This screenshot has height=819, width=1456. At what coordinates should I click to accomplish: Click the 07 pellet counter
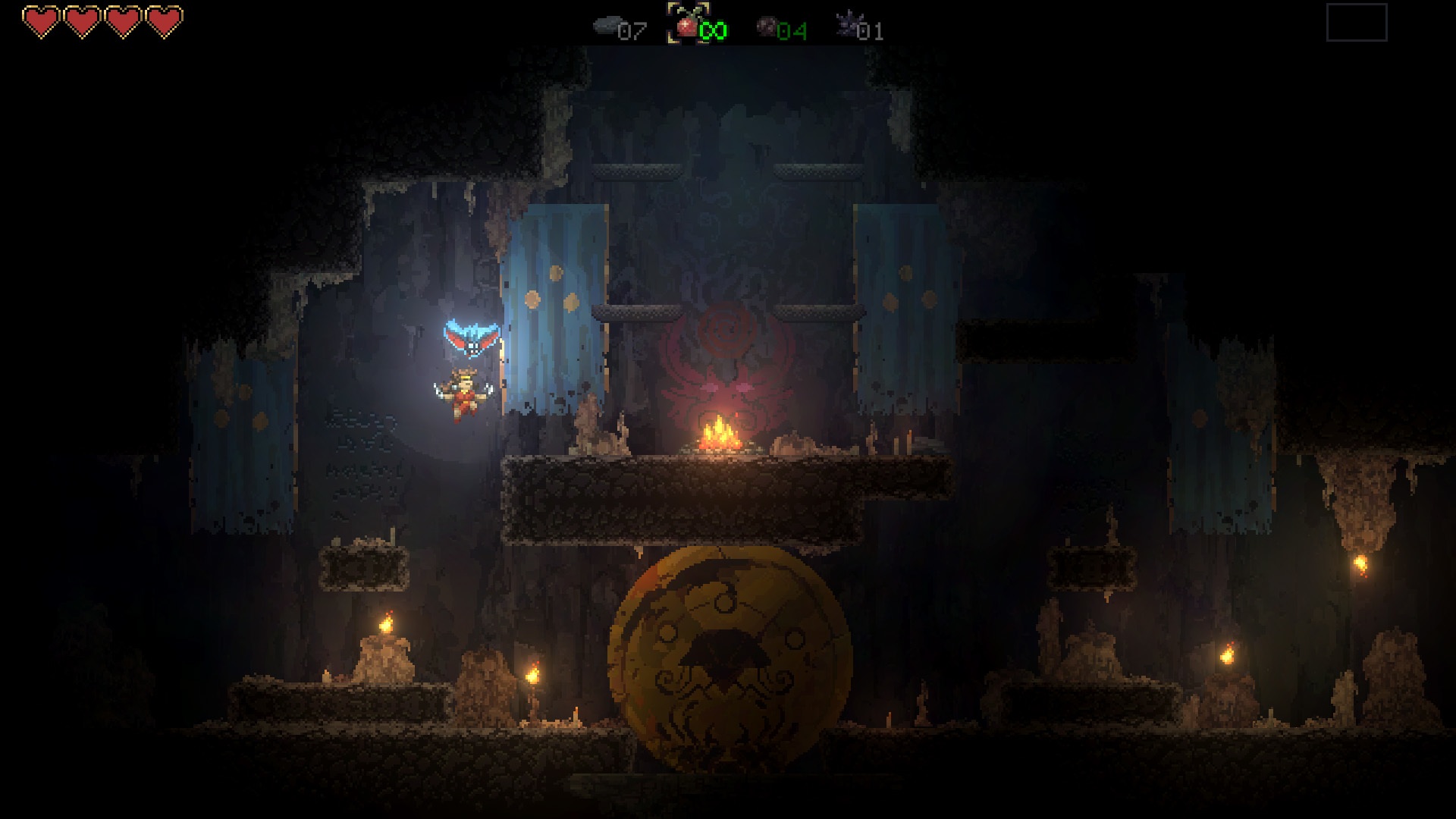(635, 32)
